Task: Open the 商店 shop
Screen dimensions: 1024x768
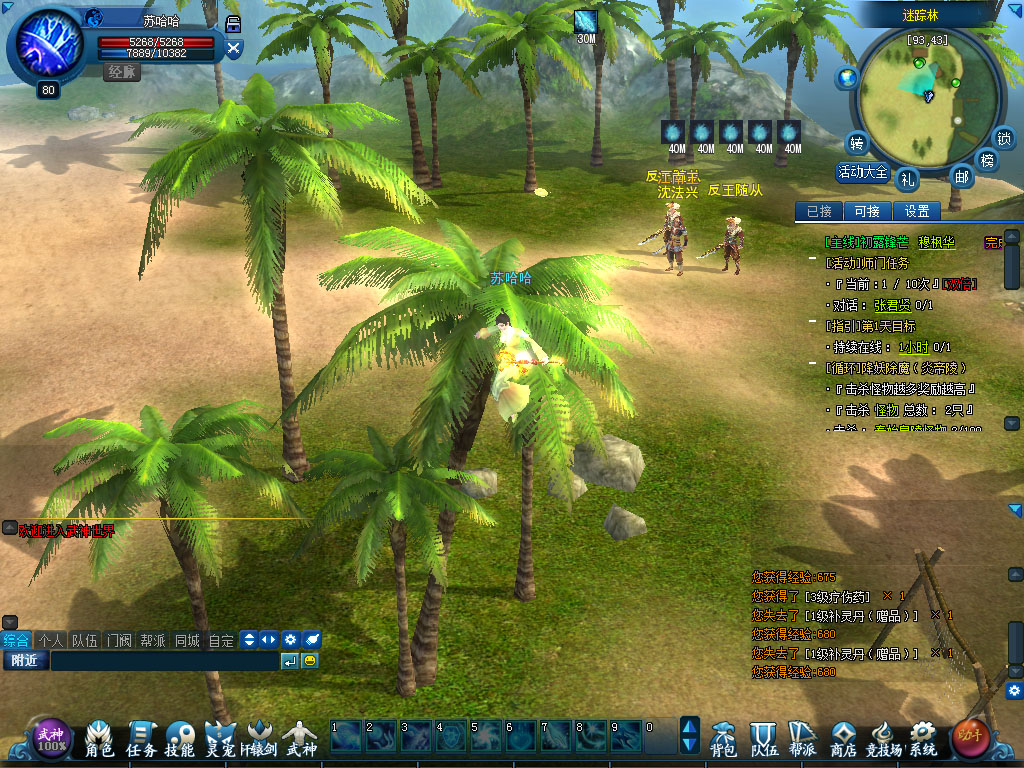Action: [x=844, y=737]
